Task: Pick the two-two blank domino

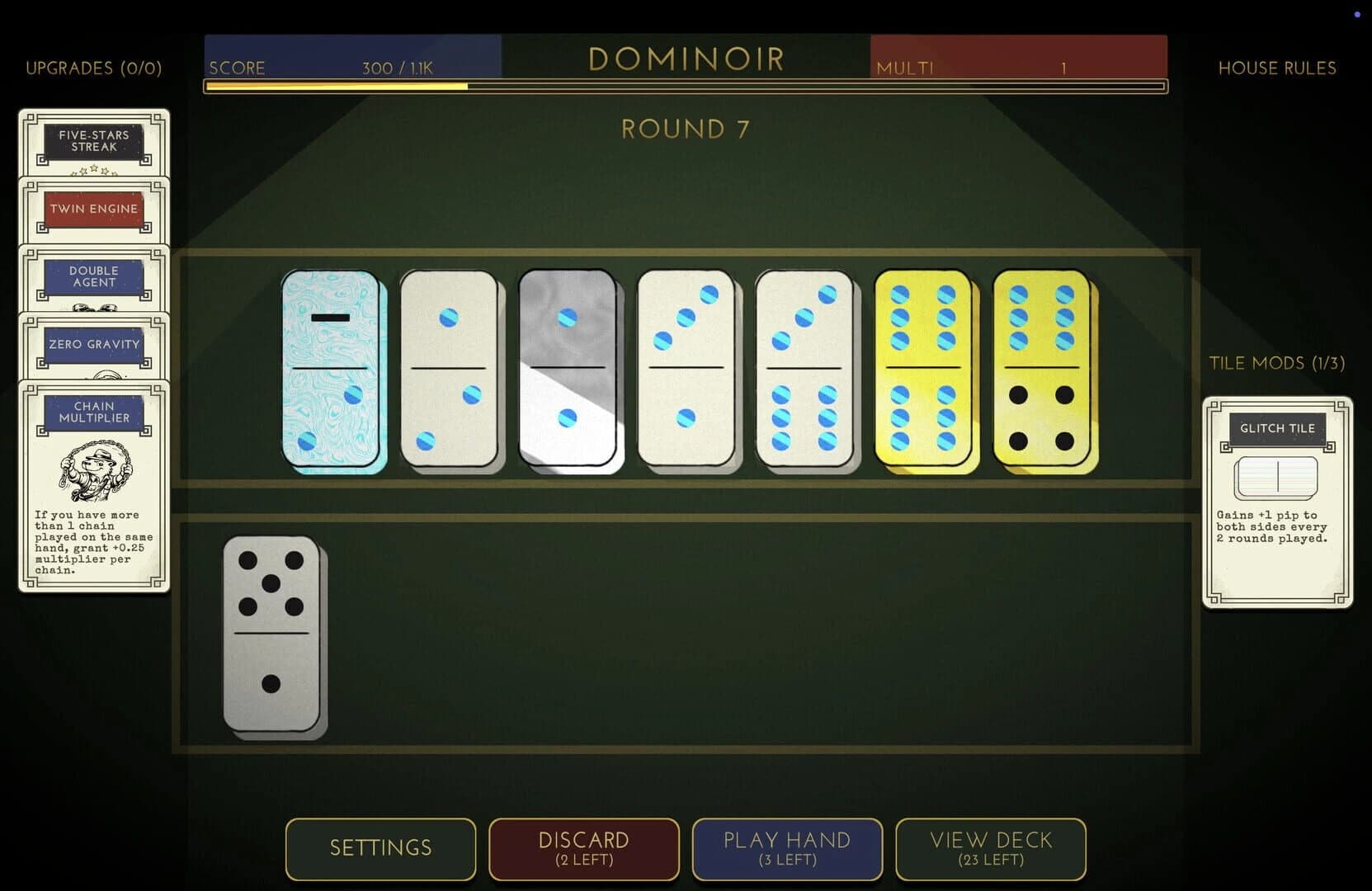Action: tap(450, 370)
